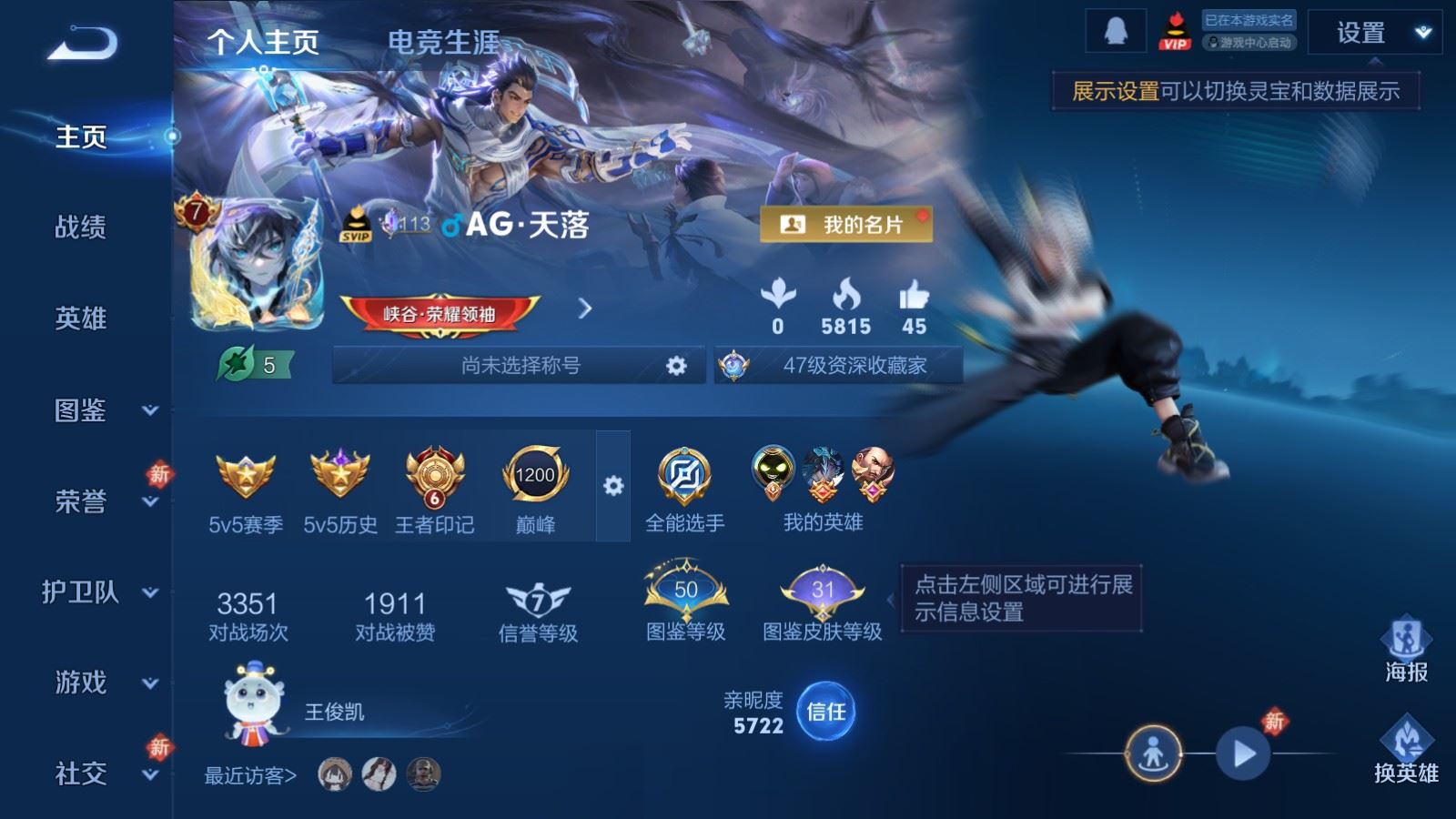The width and height of the screenshot is (1456, 819).
Task: Click the 我的名片 button
Action: (x=845, y=221)
